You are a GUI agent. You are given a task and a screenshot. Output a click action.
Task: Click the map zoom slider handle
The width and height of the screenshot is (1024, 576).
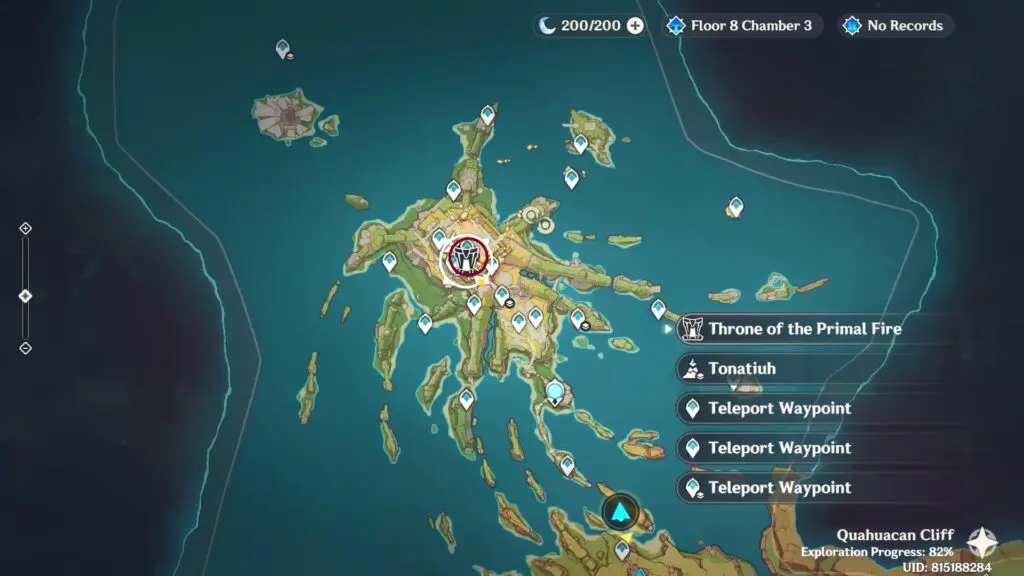[x=26, y=296]
